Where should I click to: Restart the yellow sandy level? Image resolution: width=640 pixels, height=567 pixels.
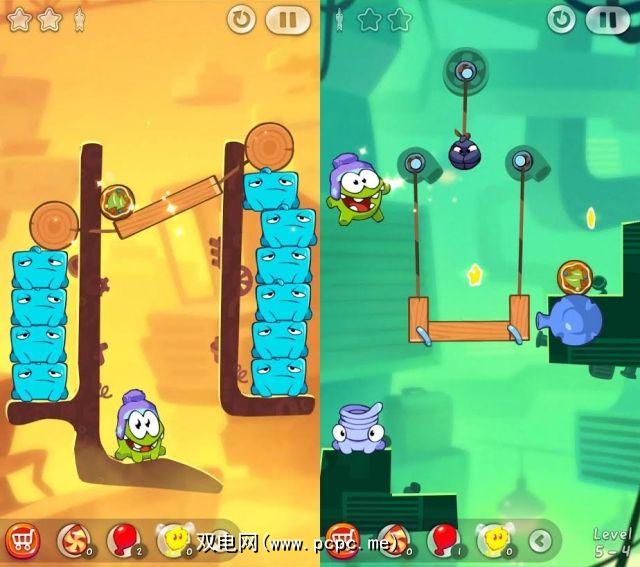(x=241, y=18)
